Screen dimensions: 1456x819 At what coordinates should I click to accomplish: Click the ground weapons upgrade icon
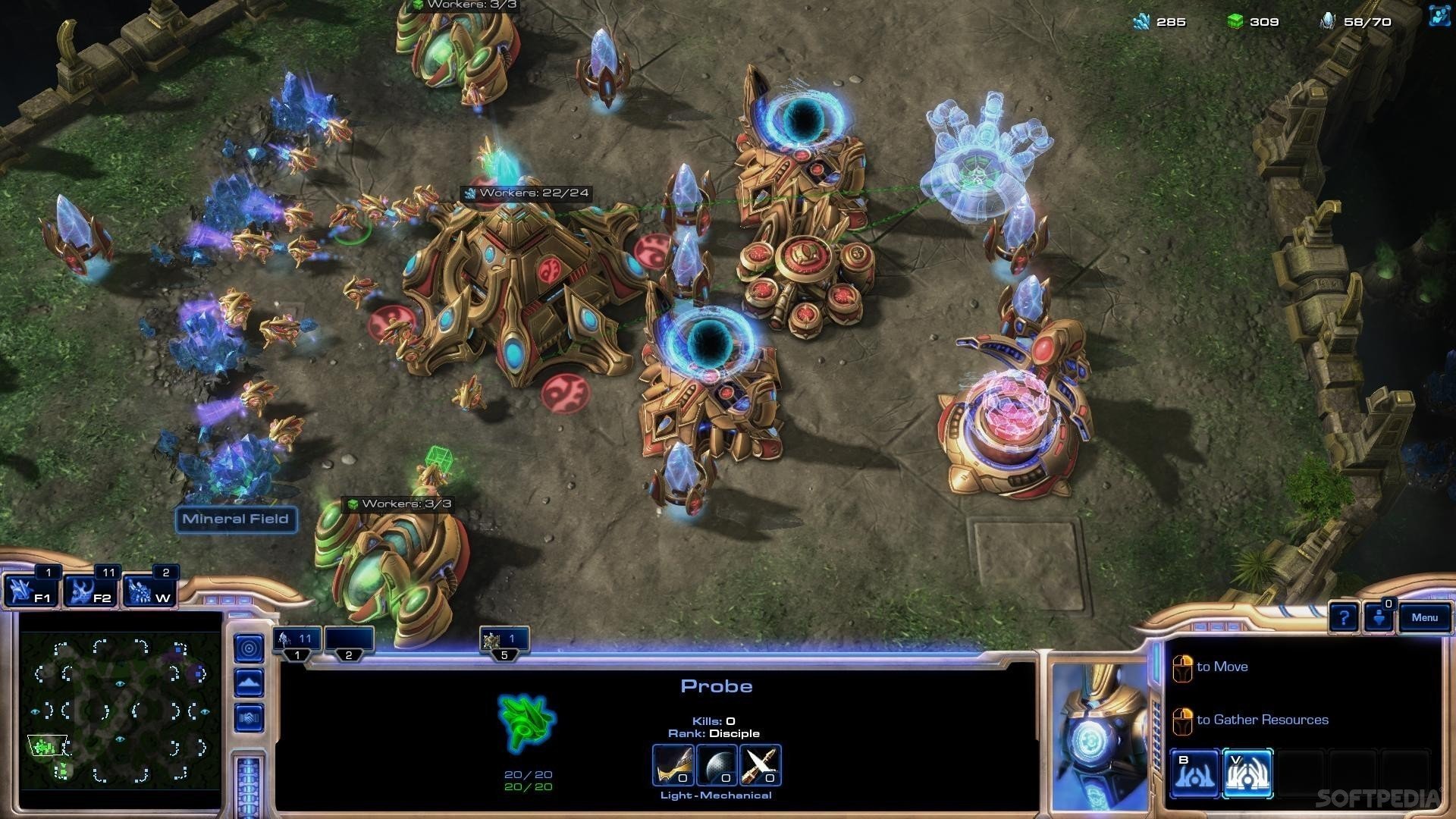(673, 764)
